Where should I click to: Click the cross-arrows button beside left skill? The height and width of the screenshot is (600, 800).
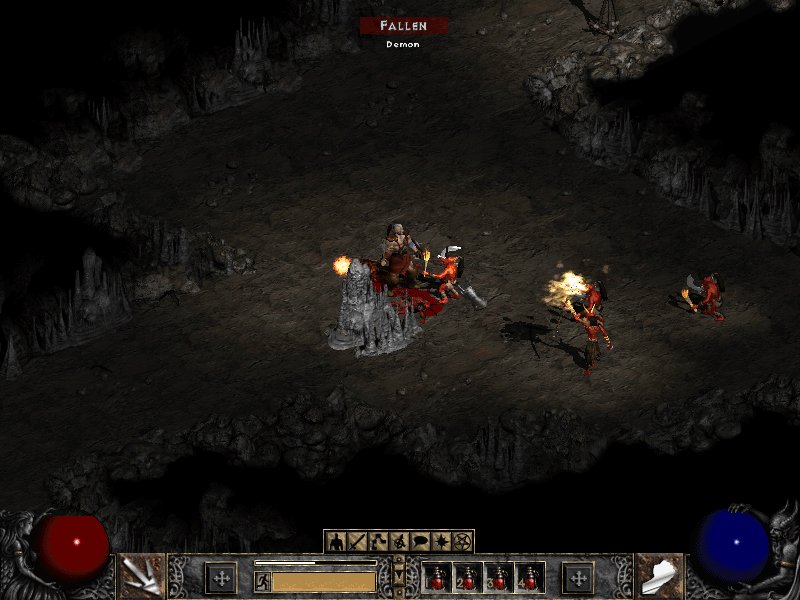click(x=220, y=577)
